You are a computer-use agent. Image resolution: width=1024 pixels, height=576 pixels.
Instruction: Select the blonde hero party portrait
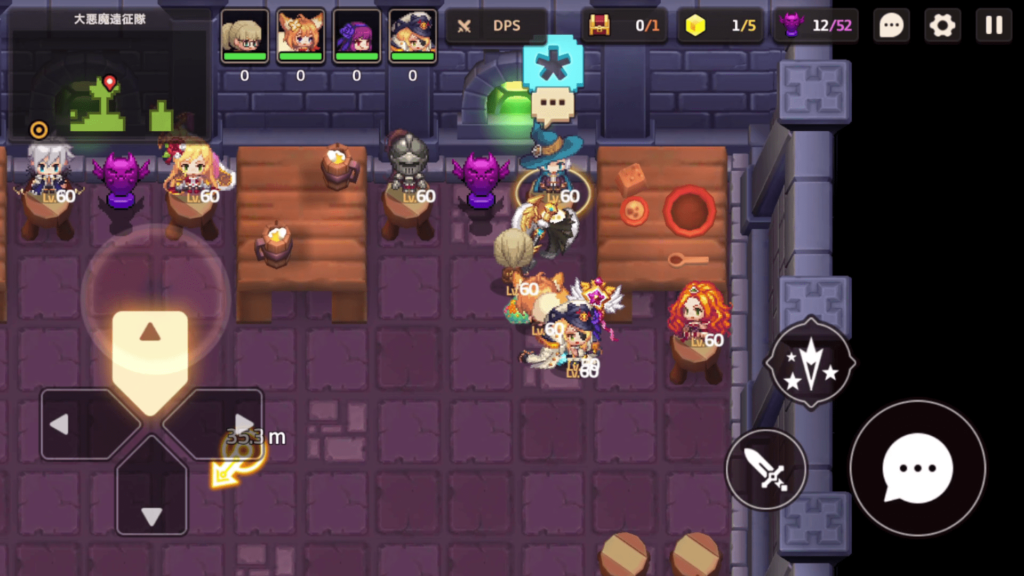click(x=244, y=37)
